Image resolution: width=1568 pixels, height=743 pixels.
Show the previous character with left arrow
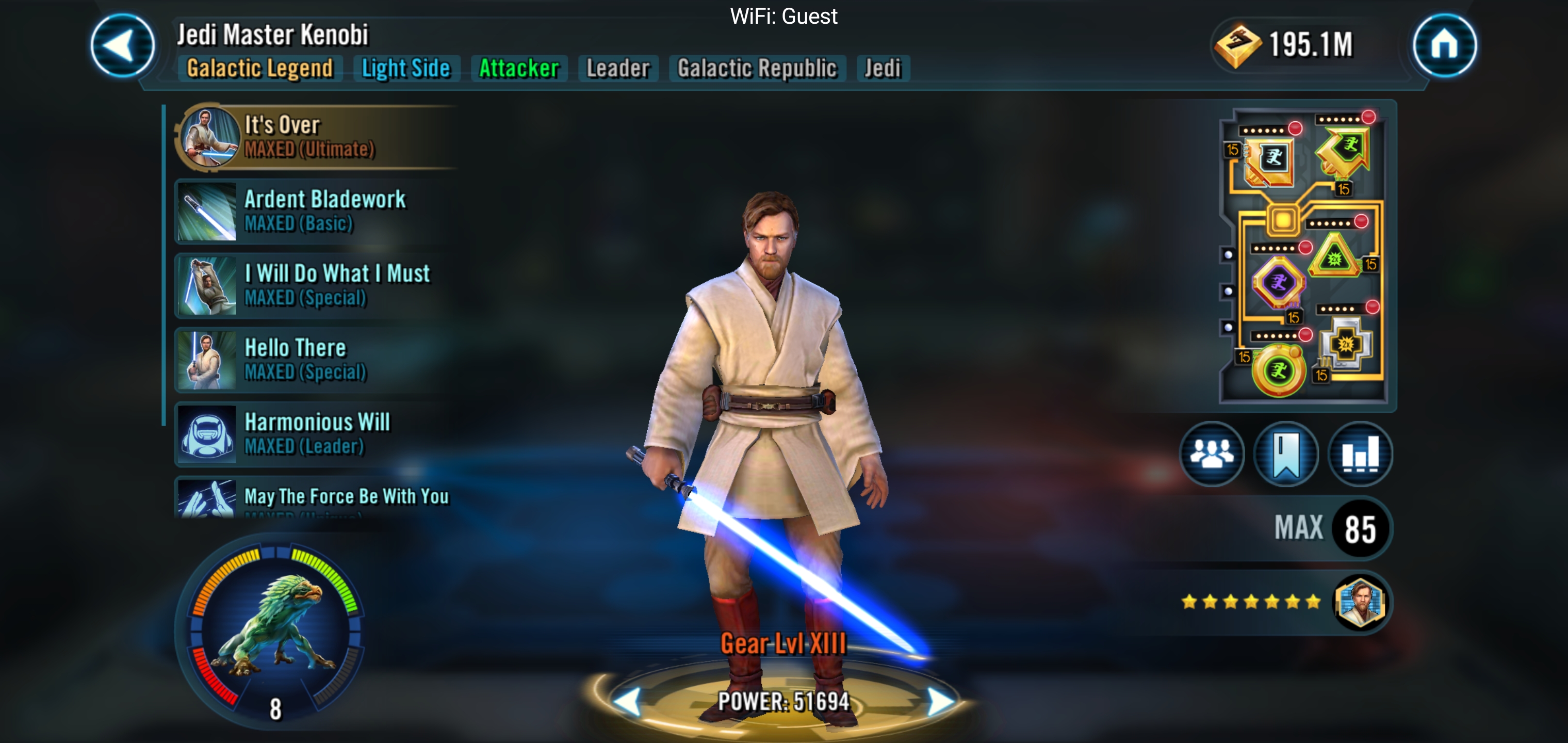(x=627, y=702)
